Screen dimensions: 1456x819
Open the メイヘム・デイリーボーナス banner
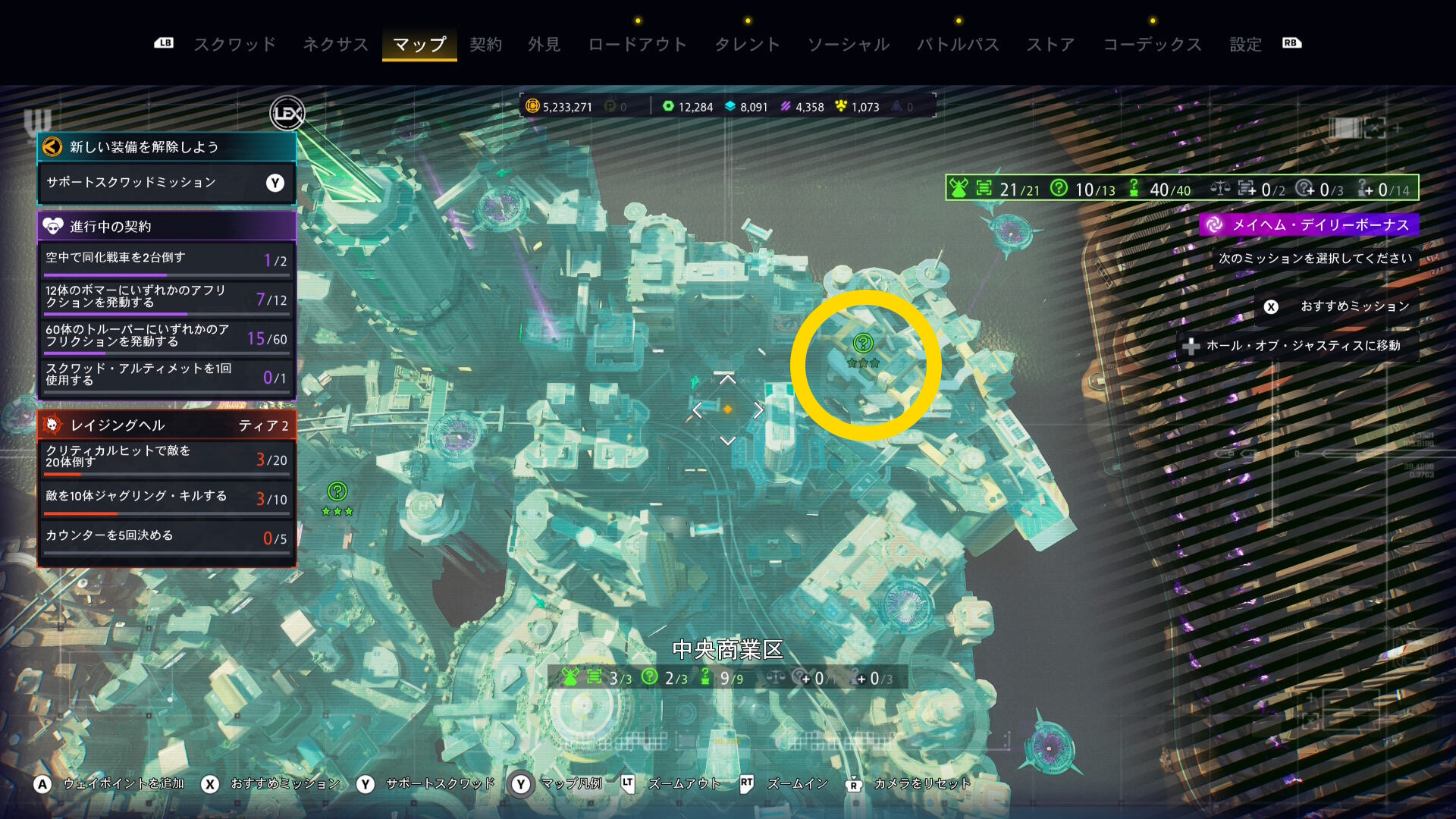click(1309, 224)
